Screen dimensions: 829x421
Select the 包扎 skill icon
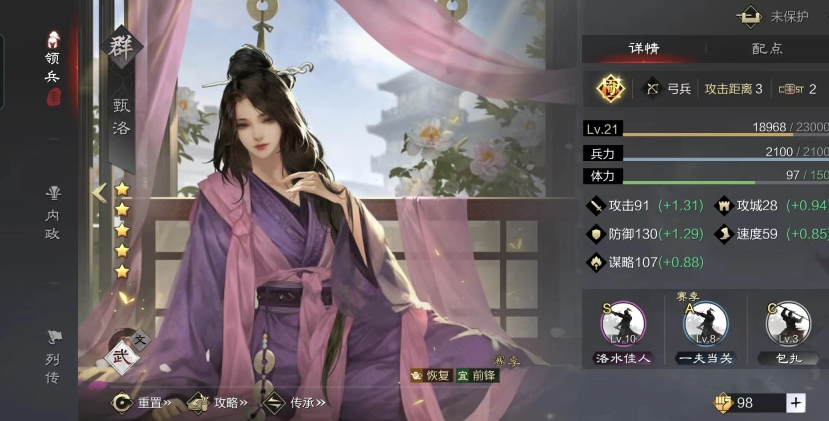788,325
